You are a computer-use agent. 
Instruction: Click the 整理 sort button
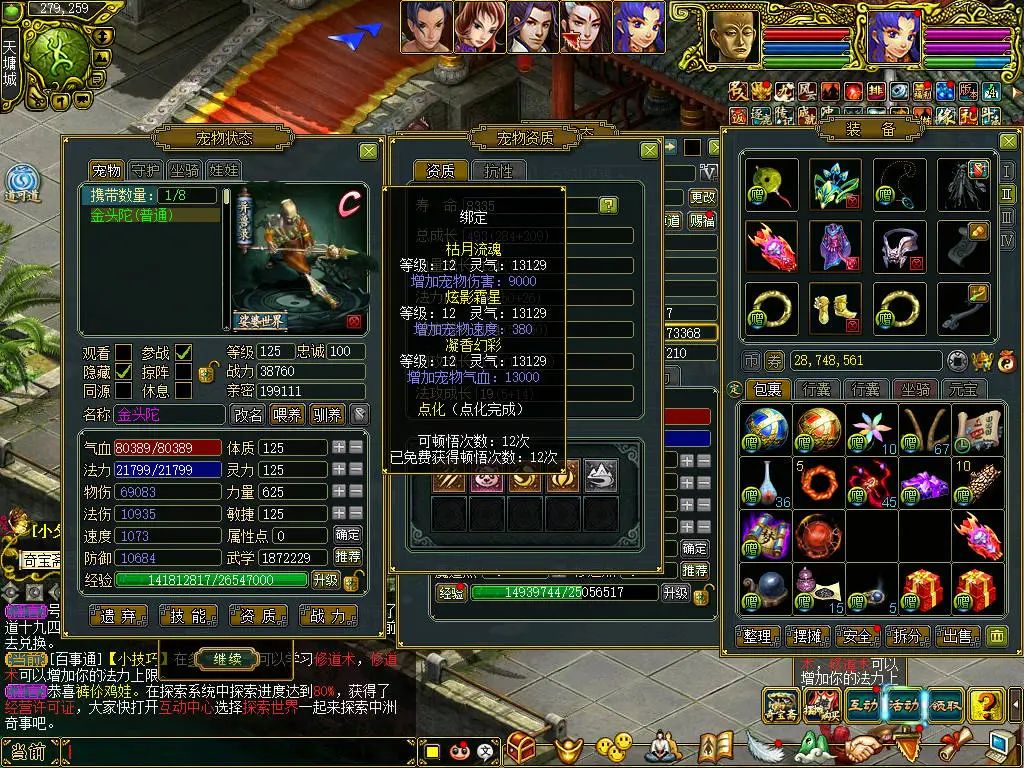pos(759,636)
